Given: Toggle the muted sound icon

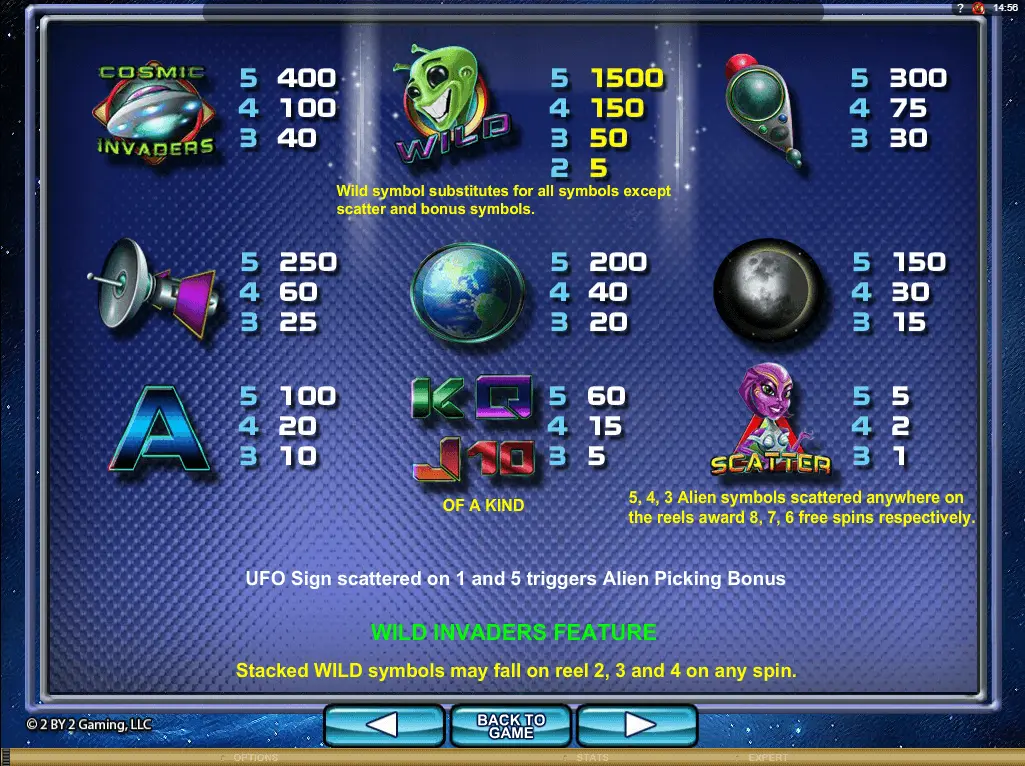Looking at the screenshot, I should tap(978, 8).
